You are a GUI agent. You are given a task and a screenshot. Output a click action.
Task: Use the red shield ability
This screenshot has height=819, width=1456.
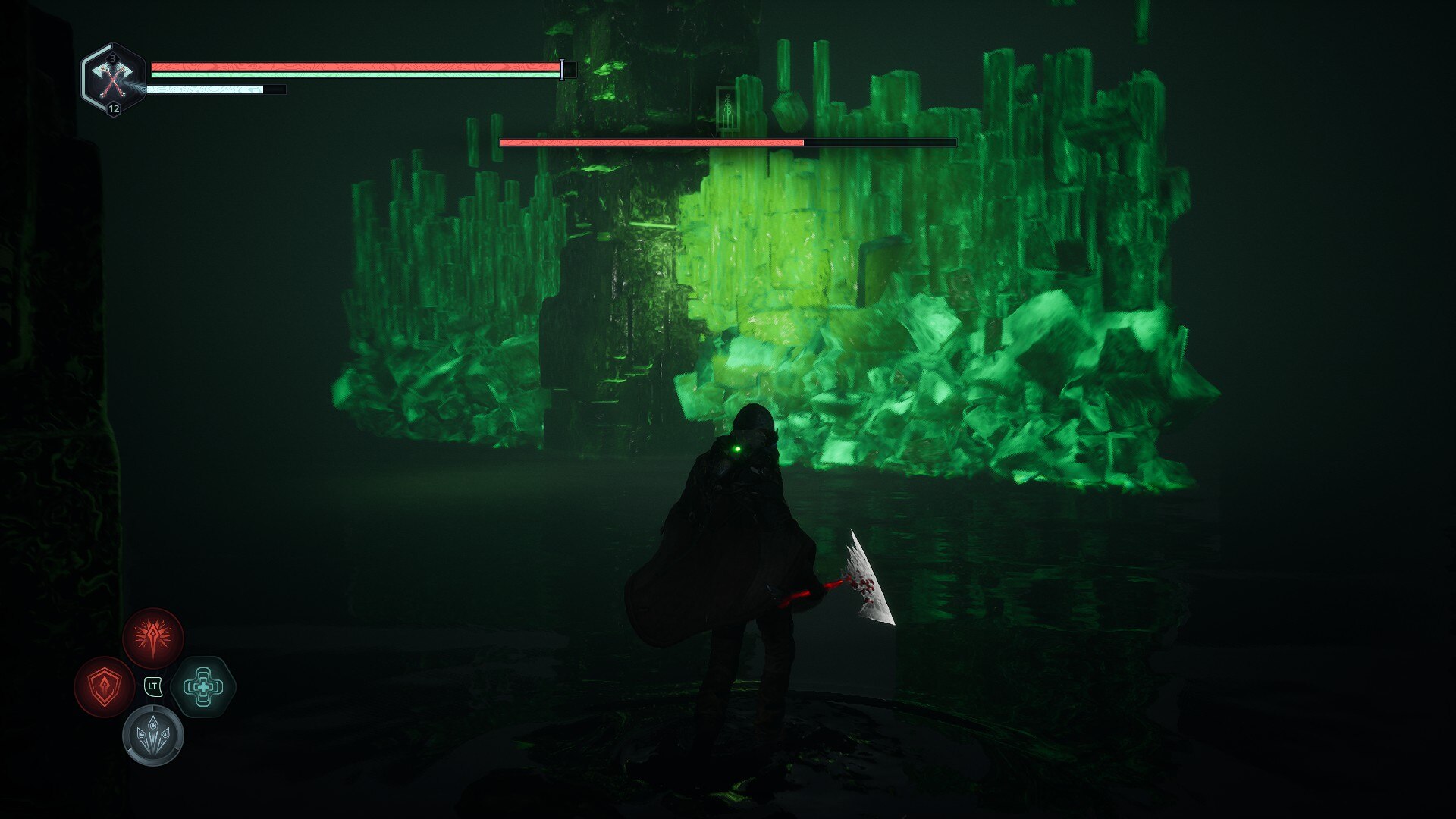pos(105,687)
